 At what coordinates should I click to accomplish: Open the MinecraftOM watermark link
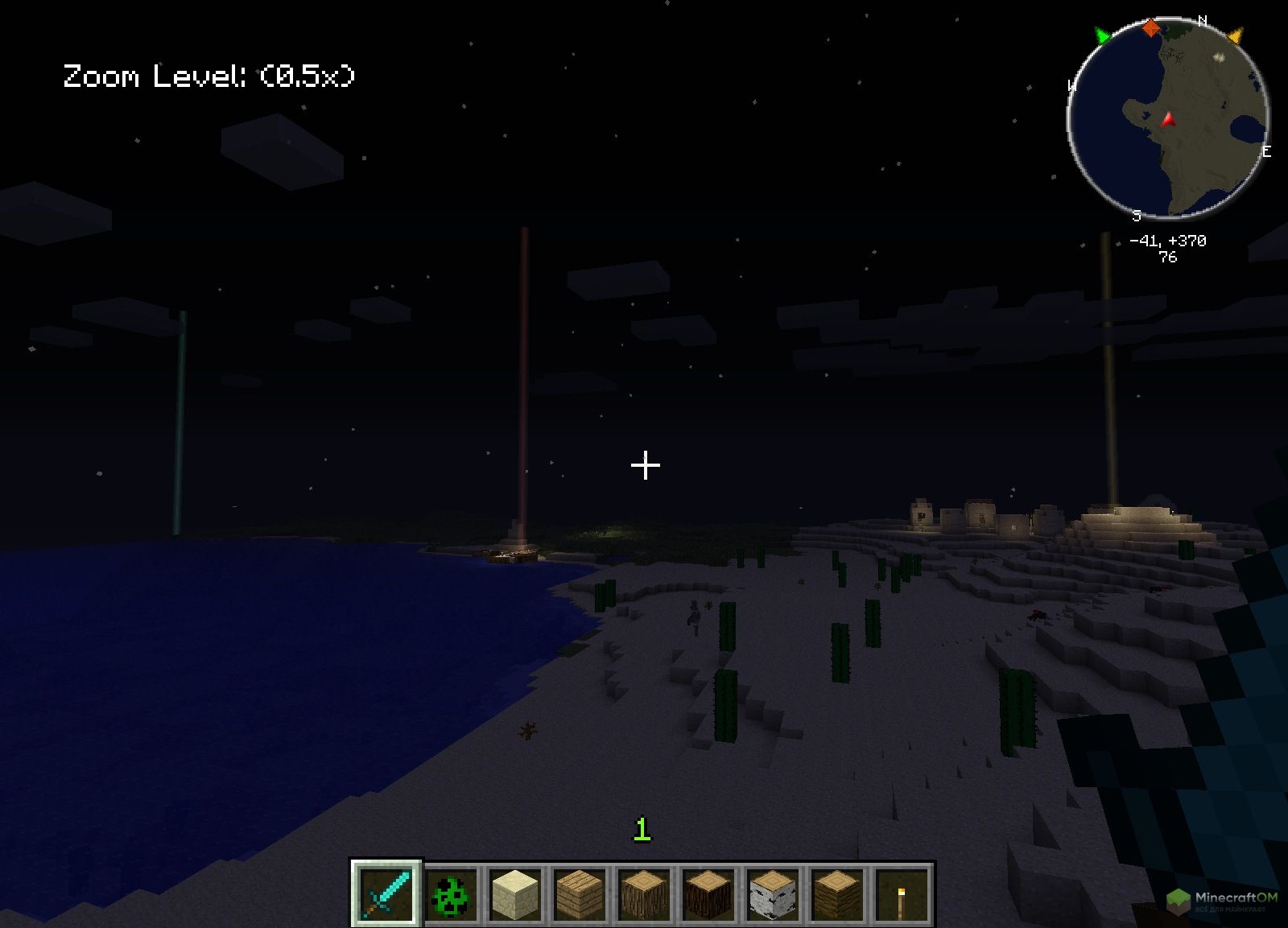tap(1225, 901)
